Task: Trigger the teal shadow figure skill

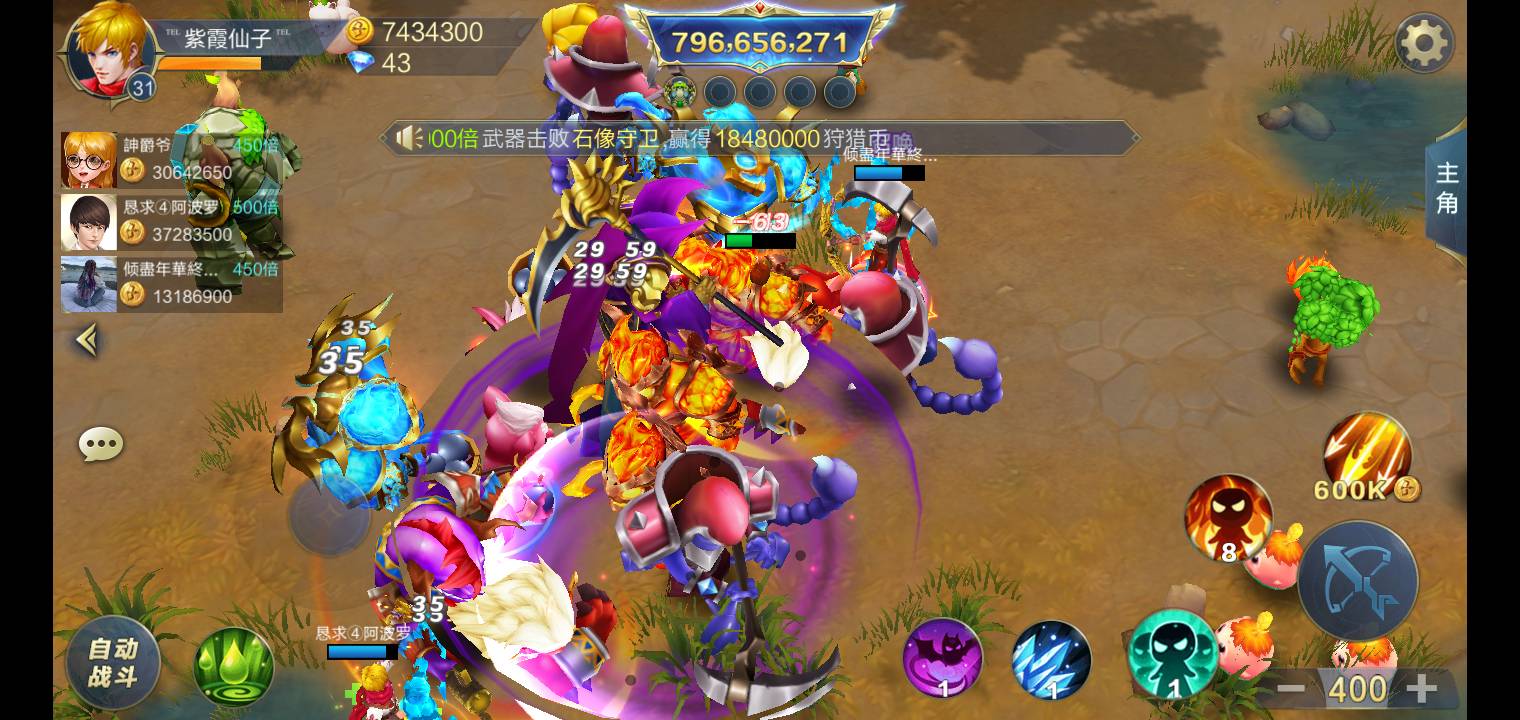Action: click(1172, 653)
